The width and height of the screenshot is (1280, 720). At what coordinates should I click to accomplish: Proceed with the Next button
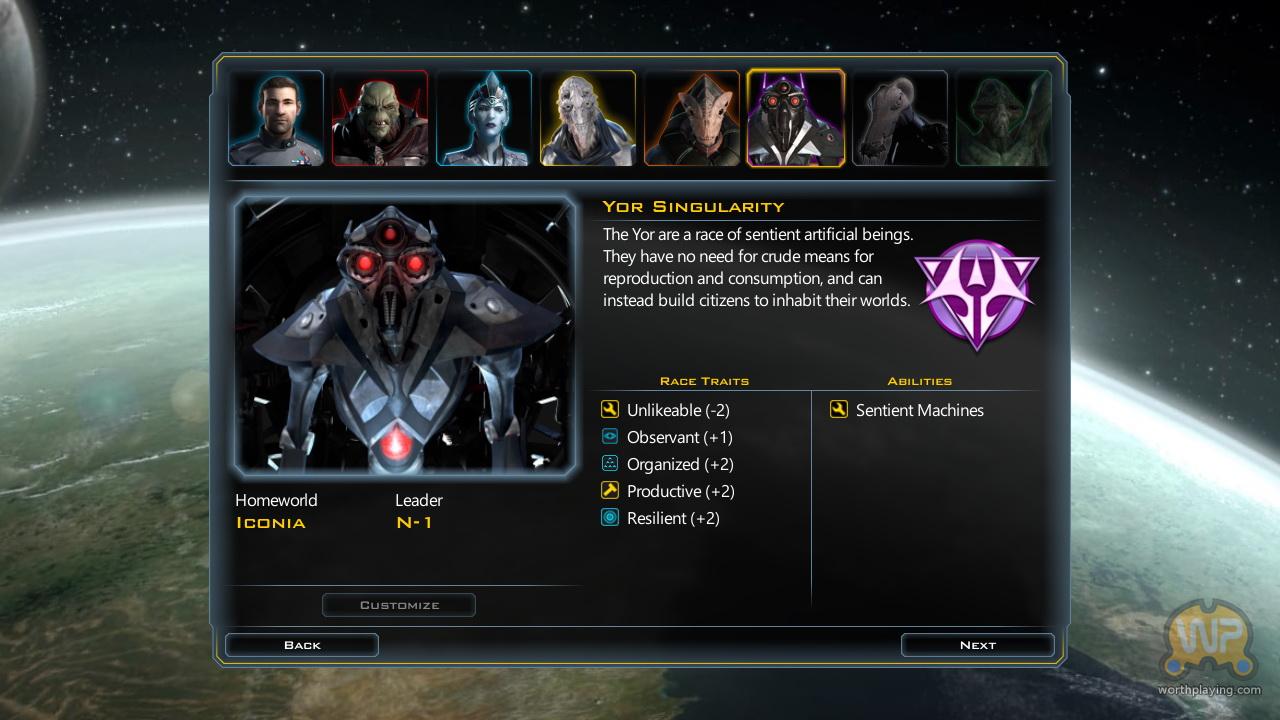977,645
